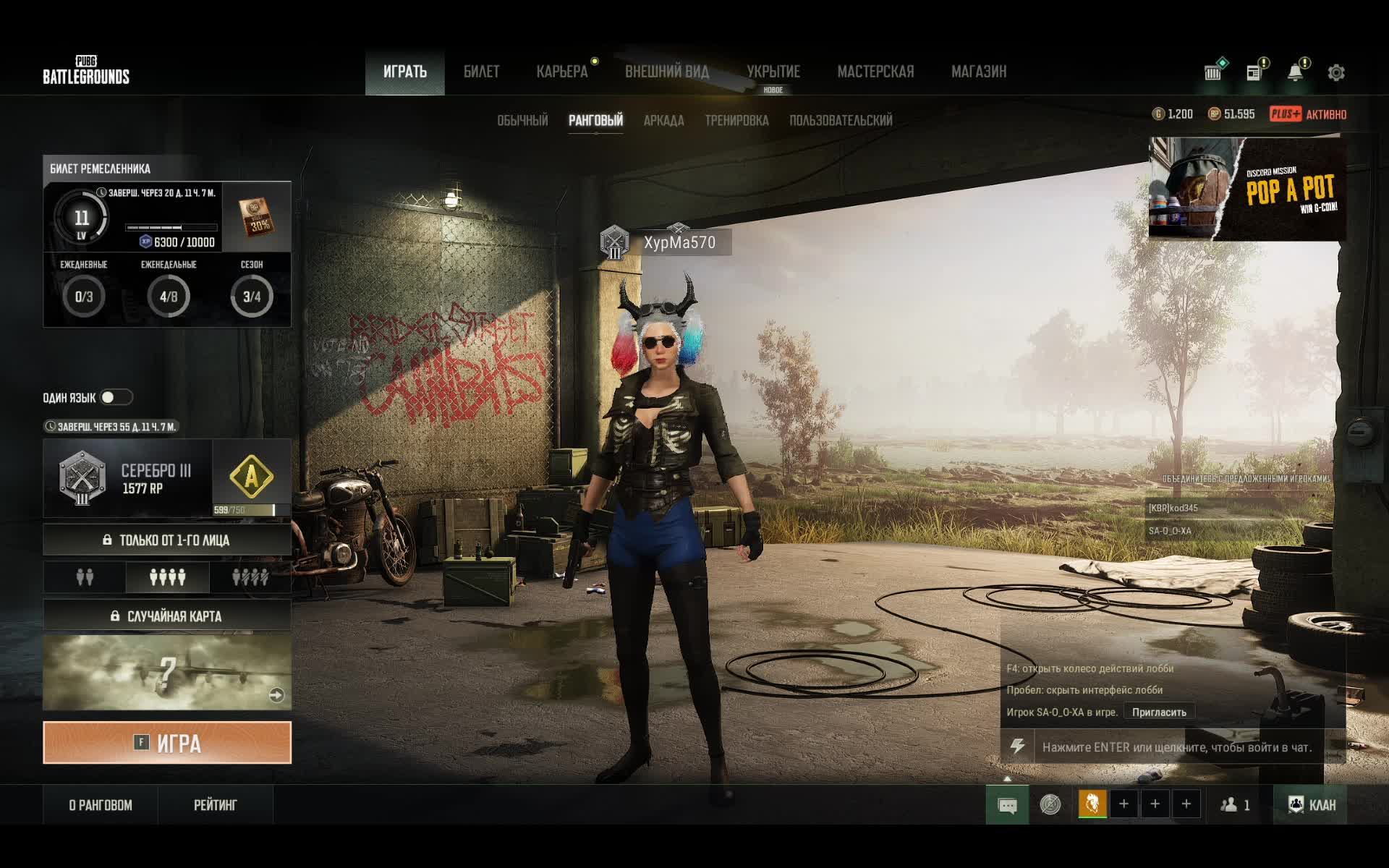Switch to ТРЕНИРОВКА mode
1389x868 pixels.
pos(736,121)
